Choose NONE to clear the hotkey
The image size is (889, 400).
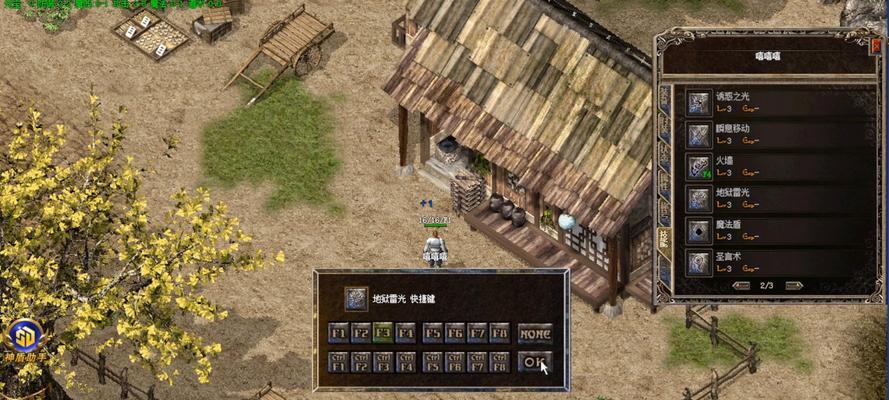[535, 333]
